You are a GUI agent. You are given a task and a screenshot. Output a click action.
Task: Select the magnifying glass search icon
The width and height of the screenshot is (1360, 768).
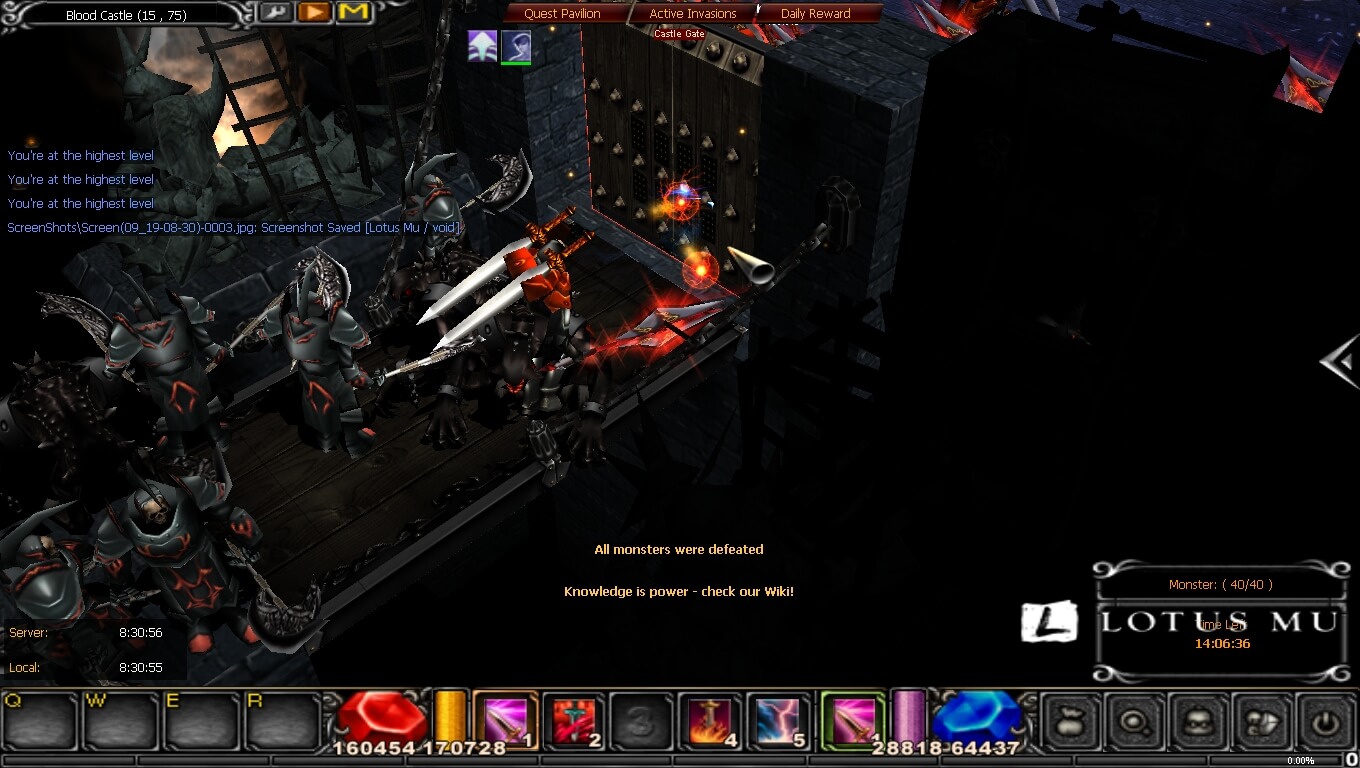1135,720
